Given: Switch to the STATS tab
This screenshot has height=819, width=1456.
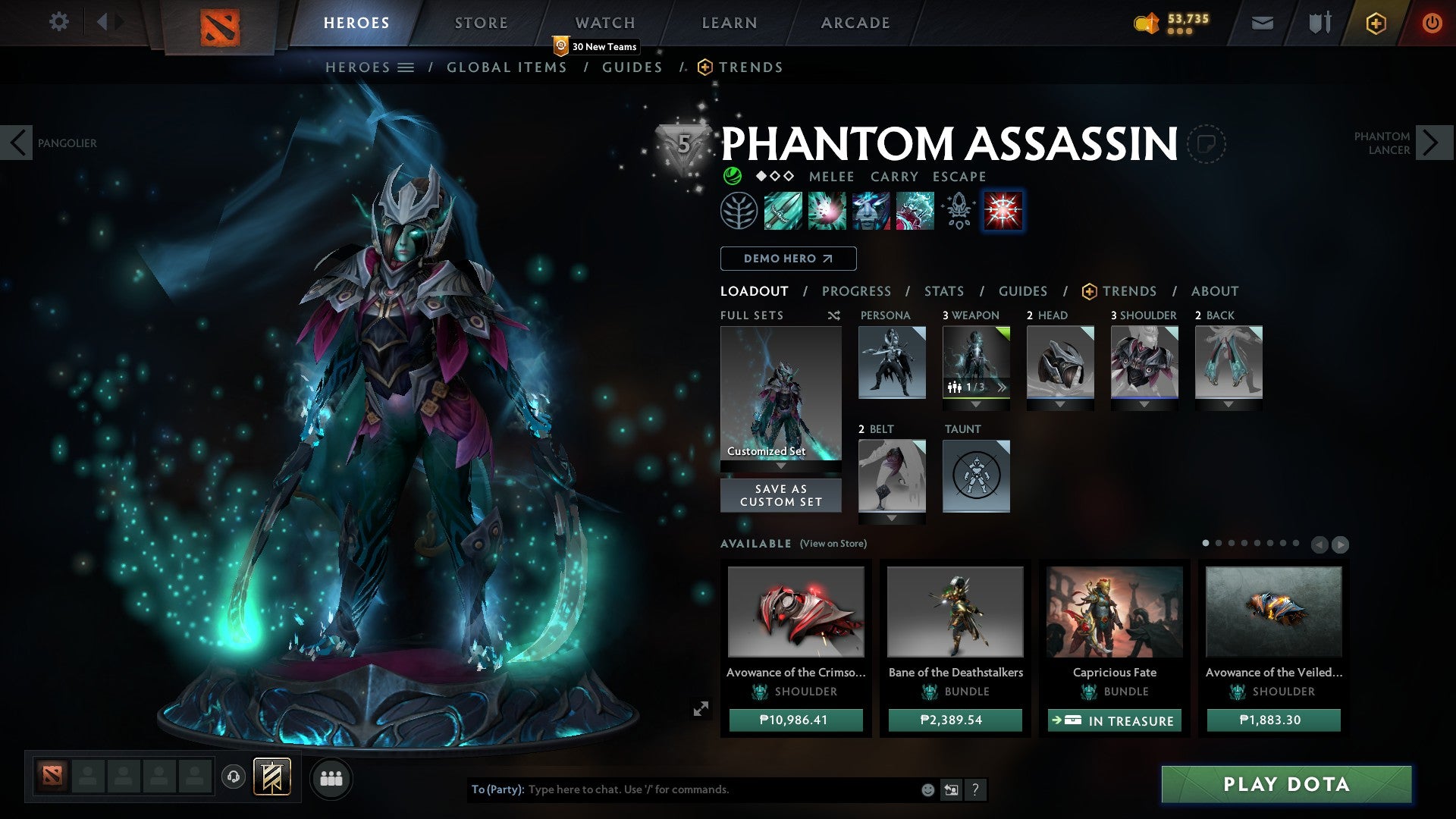Looking at the screenshot, I should click(x=944, y=291).
